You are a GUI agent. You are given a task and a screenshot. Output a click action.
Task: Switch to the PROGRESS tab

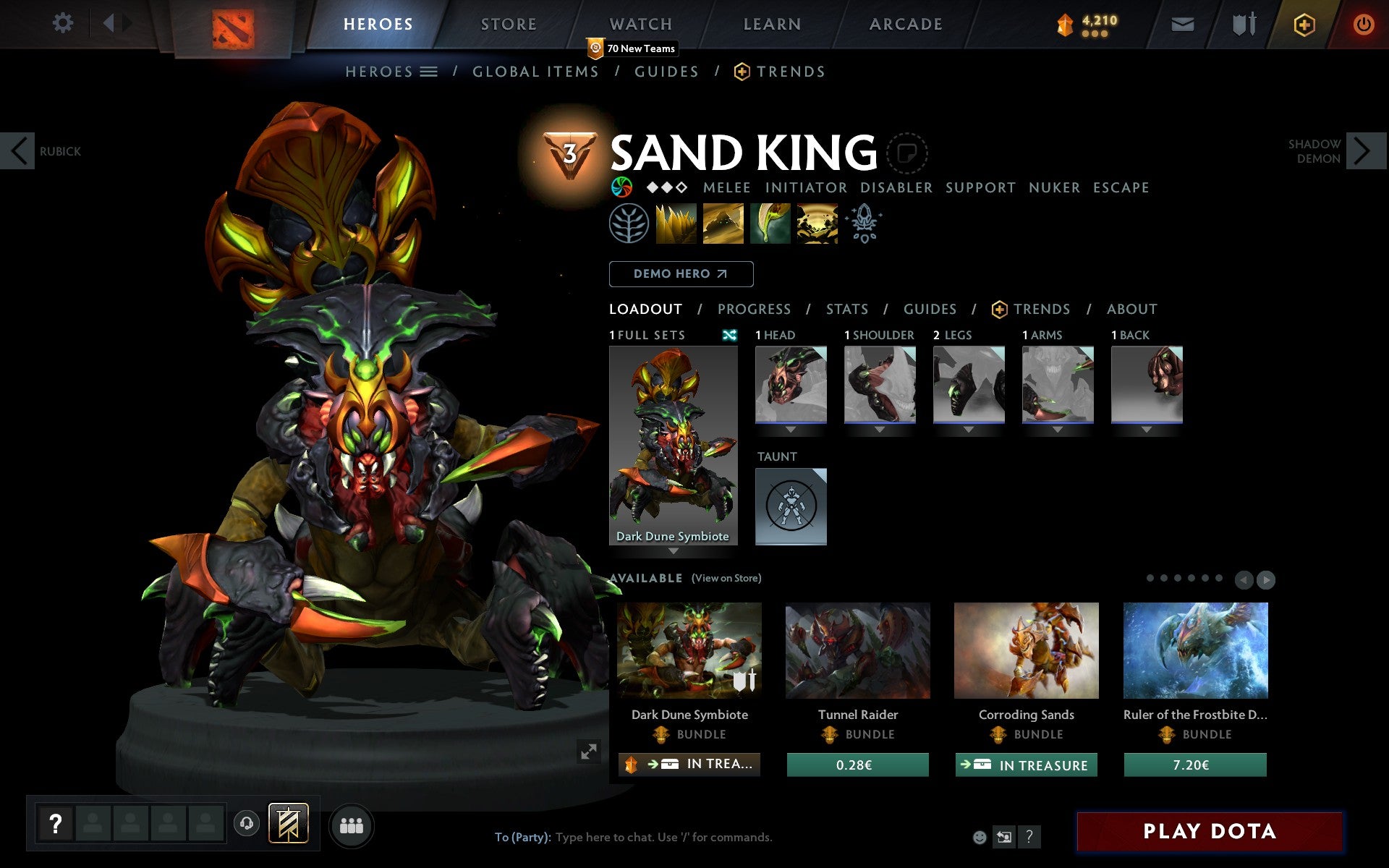754,309
